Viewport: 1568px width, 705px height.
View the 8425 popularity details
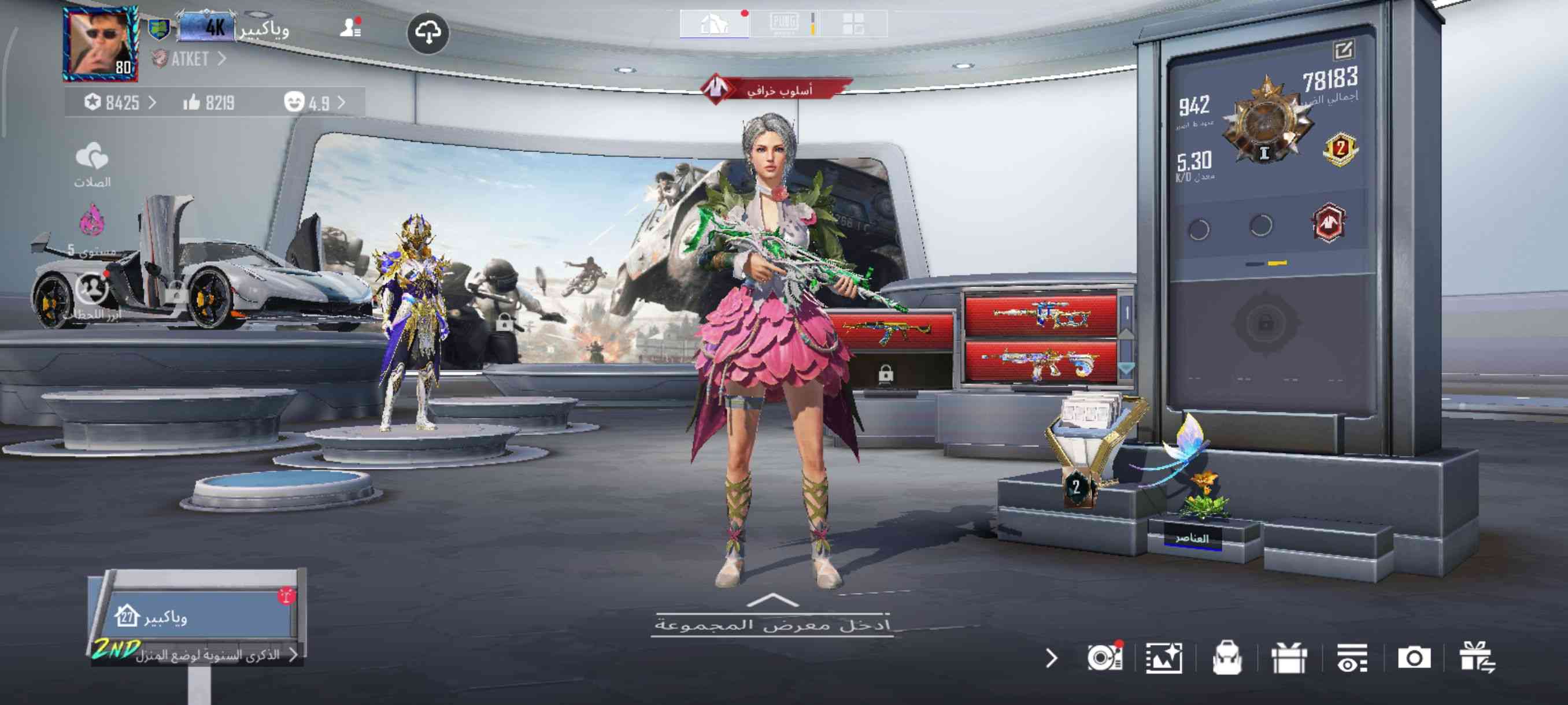coord(119,103)
